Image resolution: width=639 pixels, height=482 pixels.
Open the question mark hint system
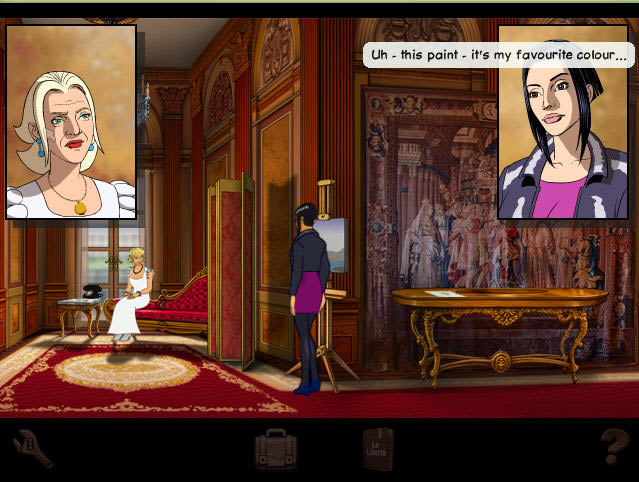tap(611, 449)
